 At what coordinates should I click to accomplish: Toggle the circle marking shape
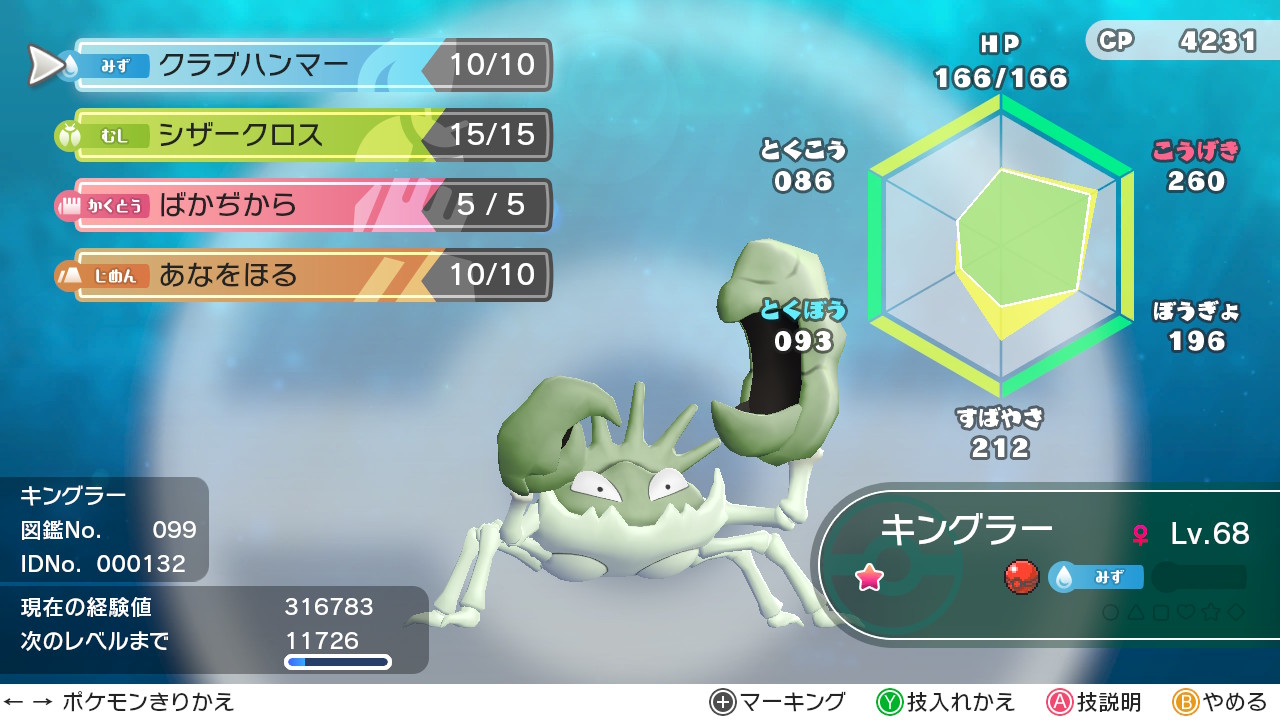tap(1111, 612)
